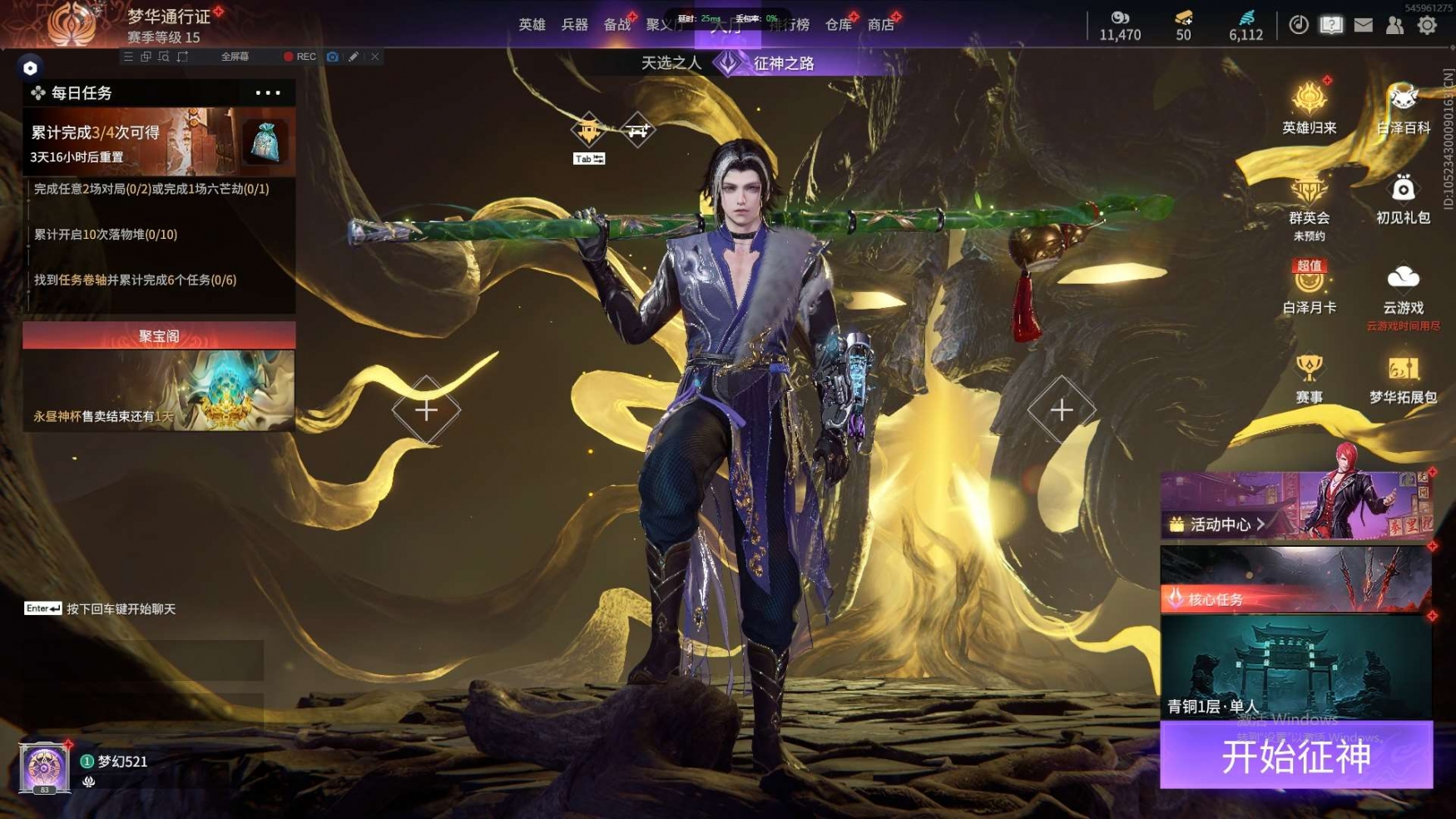Viewport: 1456px width, 819px height.
Task: Click the 开始征神 start button
Action: (1295, 756)
